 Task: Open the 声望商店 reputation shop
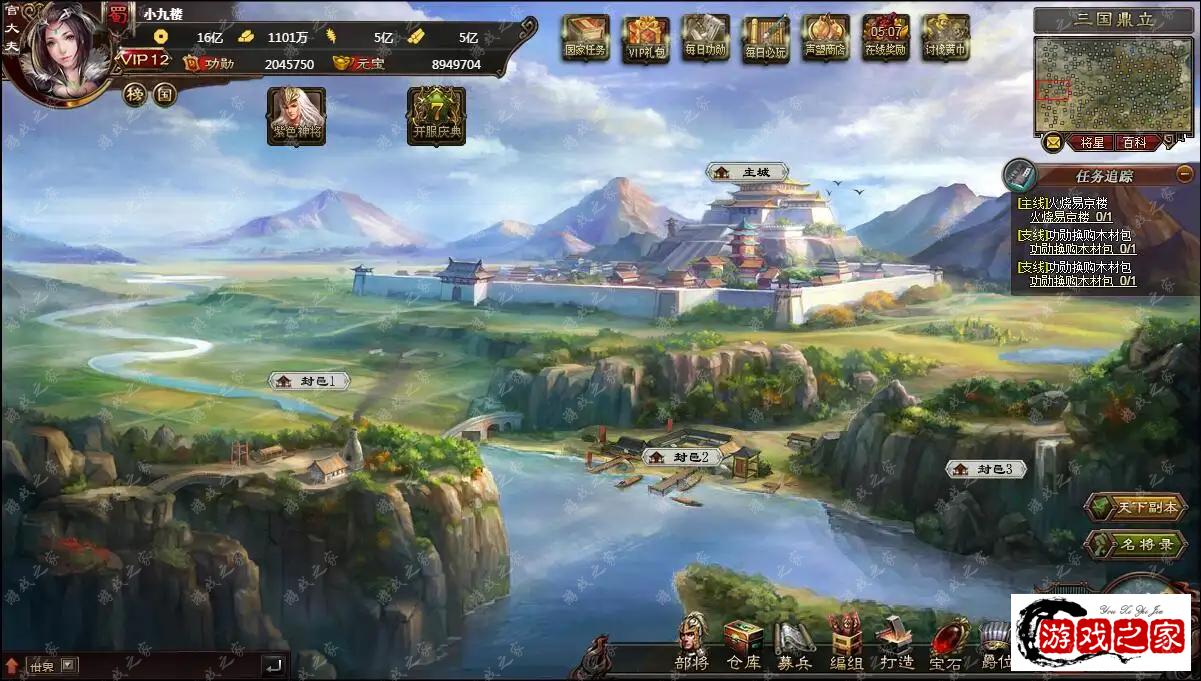pyautogui.click(x=825, y=38)
